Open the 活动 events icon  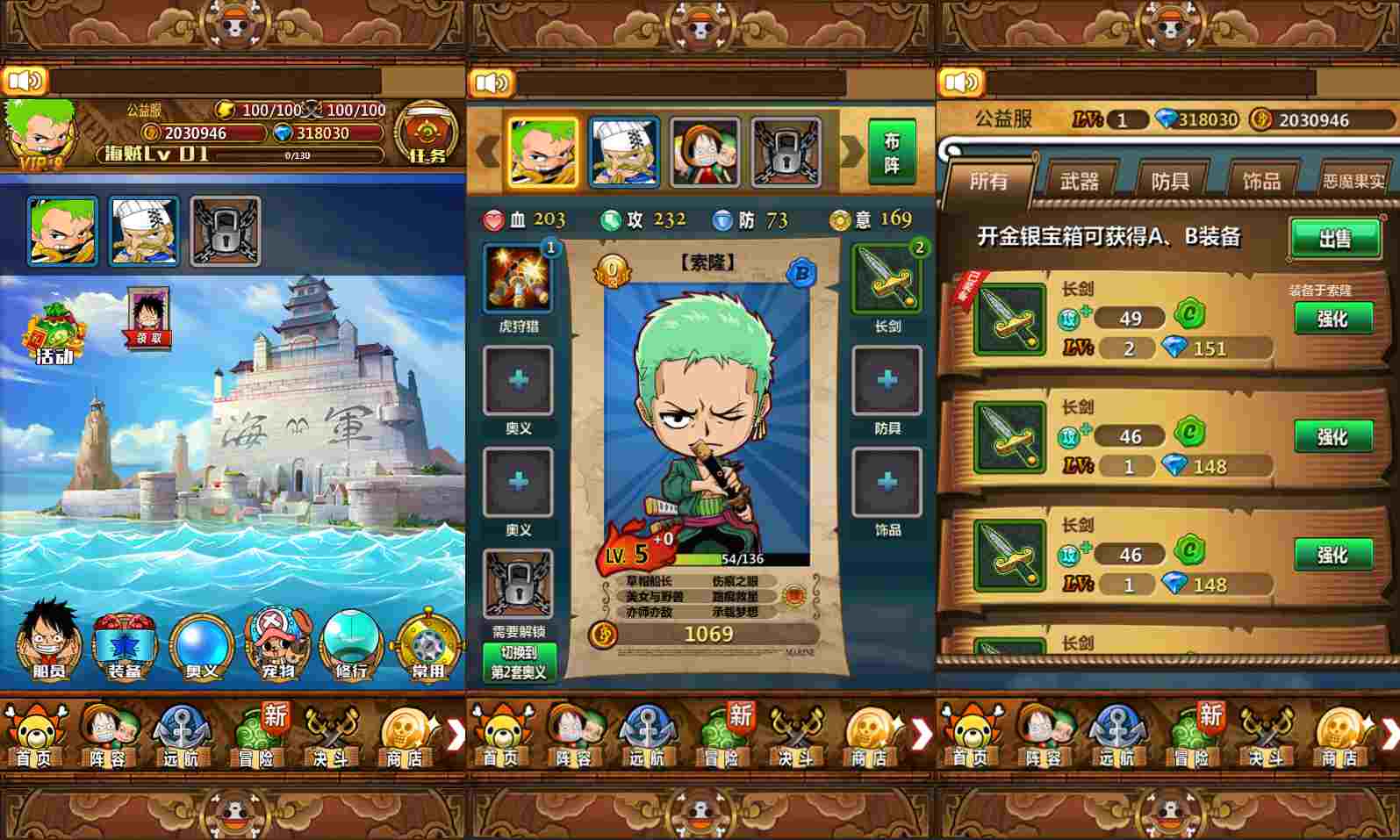(x=53, y=334)
